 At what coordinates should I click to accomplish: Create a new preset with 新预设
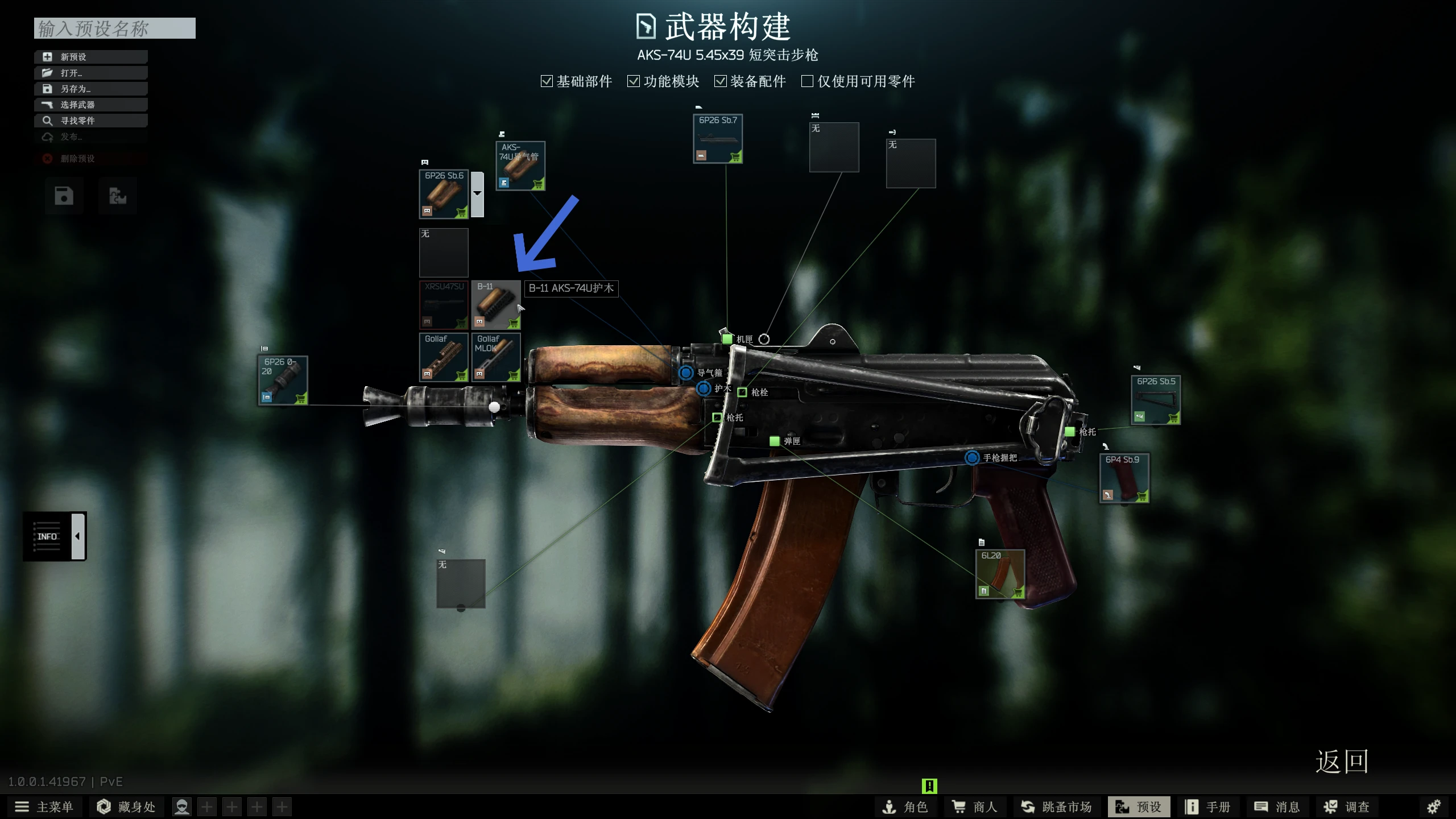[91, 57]
